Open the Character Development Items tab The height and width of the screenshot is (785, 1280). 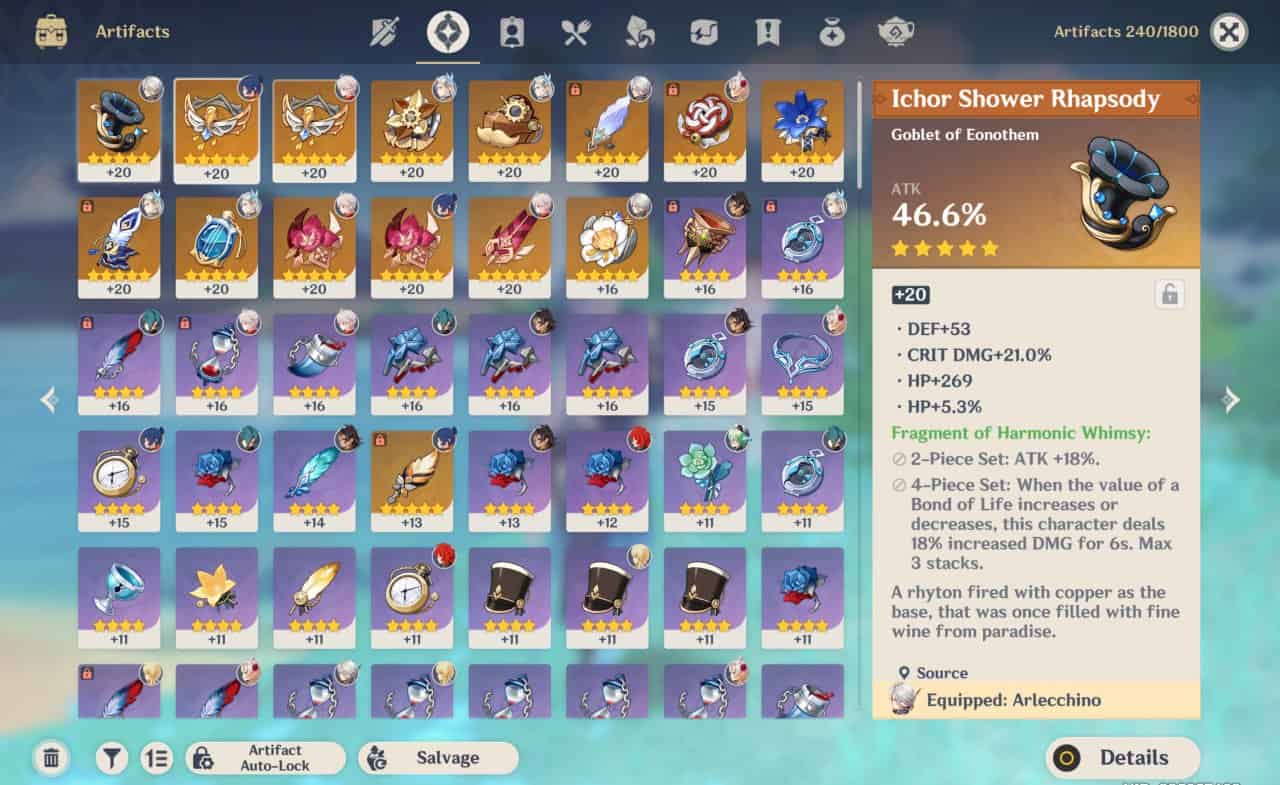(x=512, y=32)
